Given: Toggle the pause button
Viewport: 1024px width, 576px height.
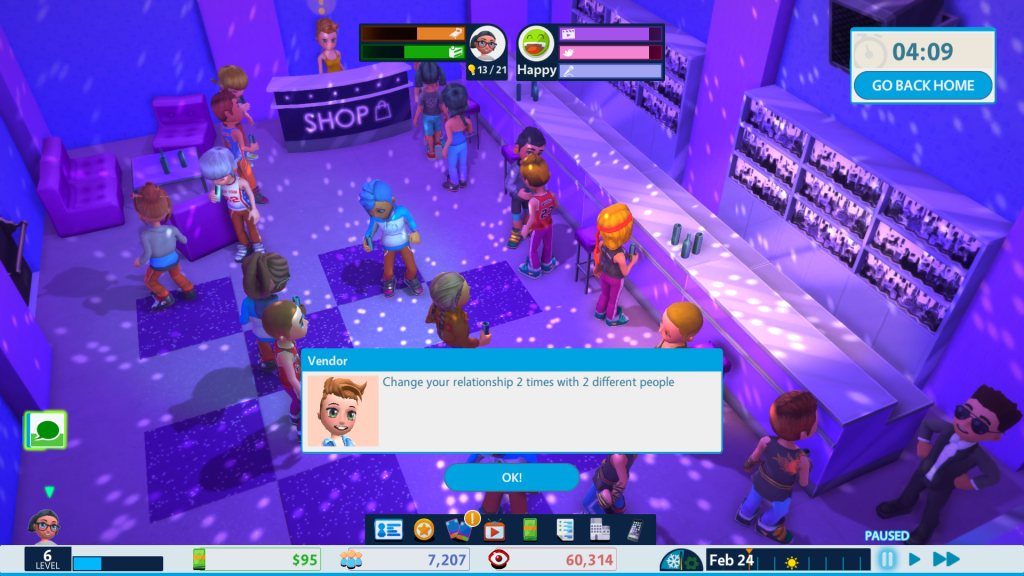Looking at the screenshot, I should [x=886, y=559].
